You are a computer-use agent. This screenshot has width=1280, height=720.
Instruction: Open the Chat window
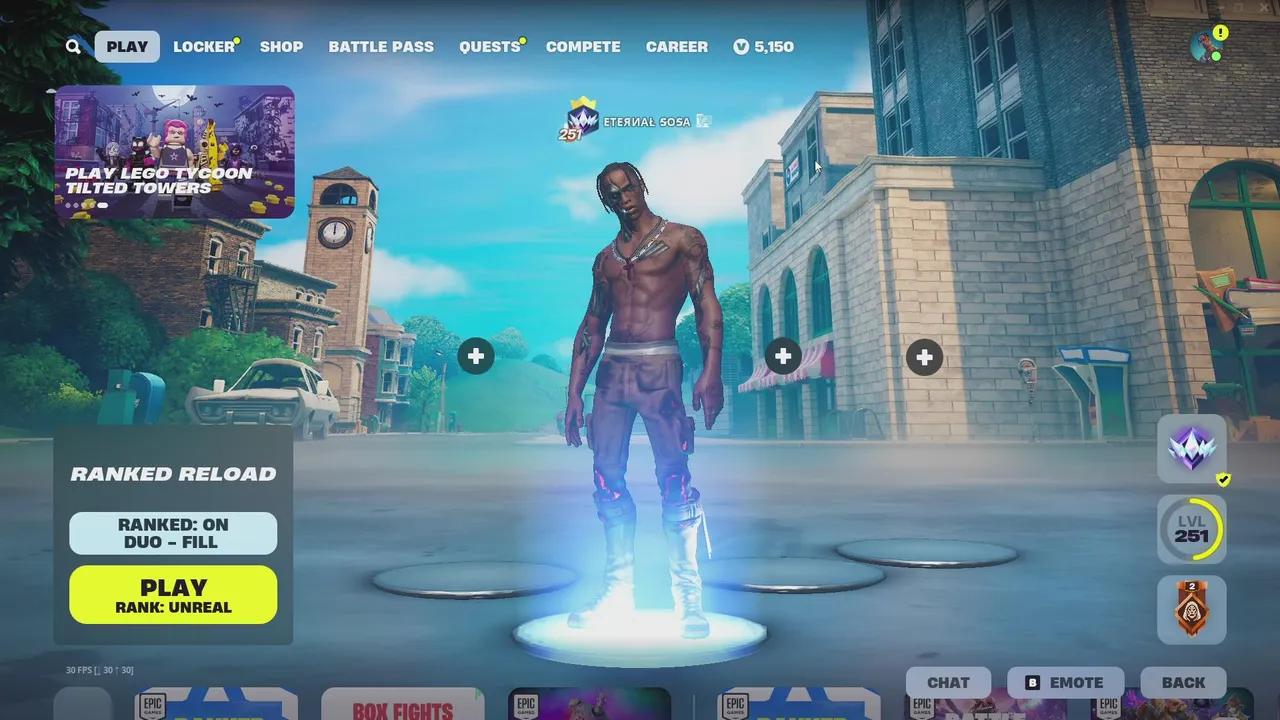coord(947,682)
